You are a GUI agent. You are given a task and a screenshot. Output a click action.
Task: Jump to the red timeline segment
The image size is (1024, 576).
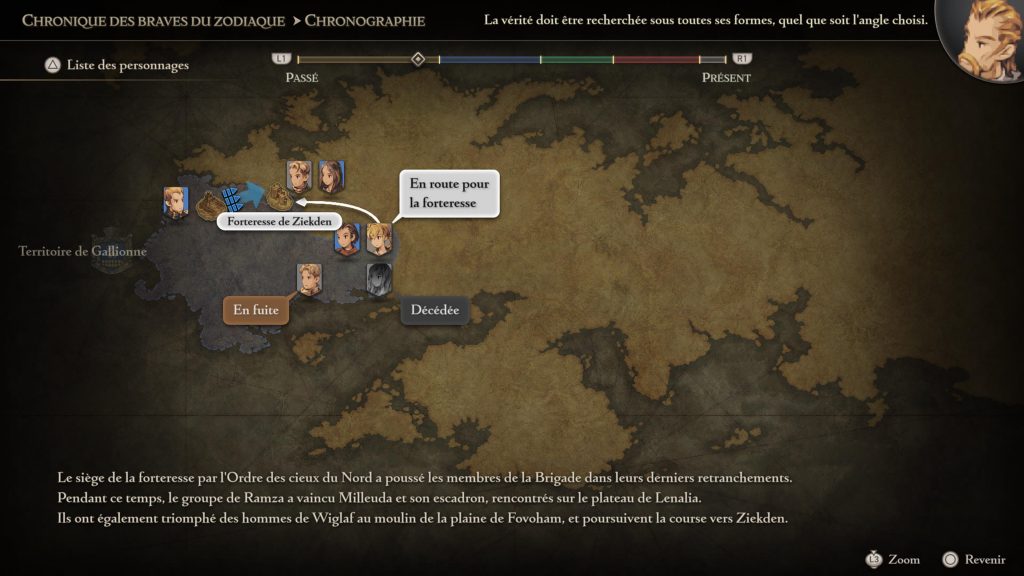click(656, 60)
